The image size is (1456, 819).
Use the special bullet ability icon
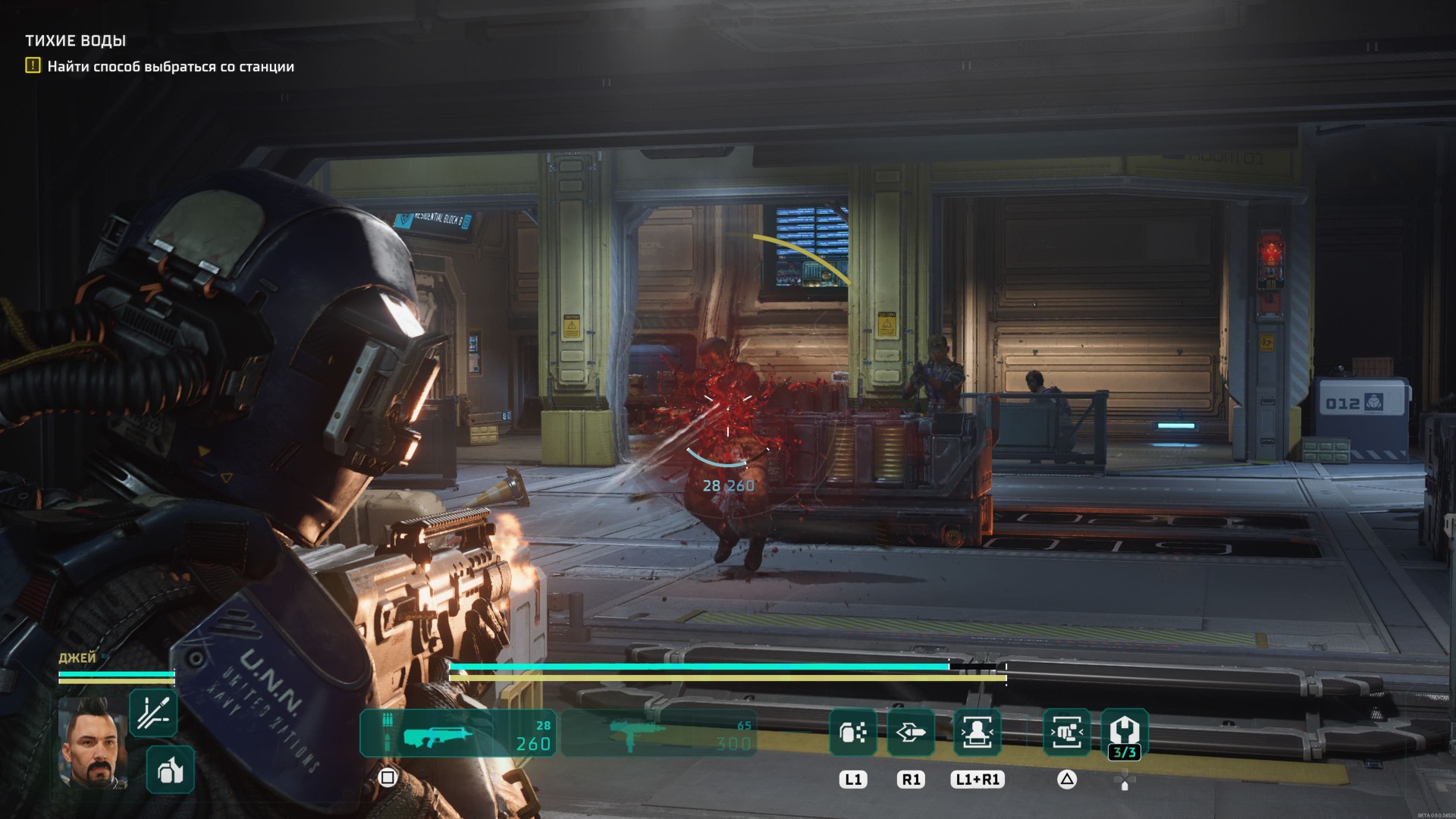(x=911, y=733)
